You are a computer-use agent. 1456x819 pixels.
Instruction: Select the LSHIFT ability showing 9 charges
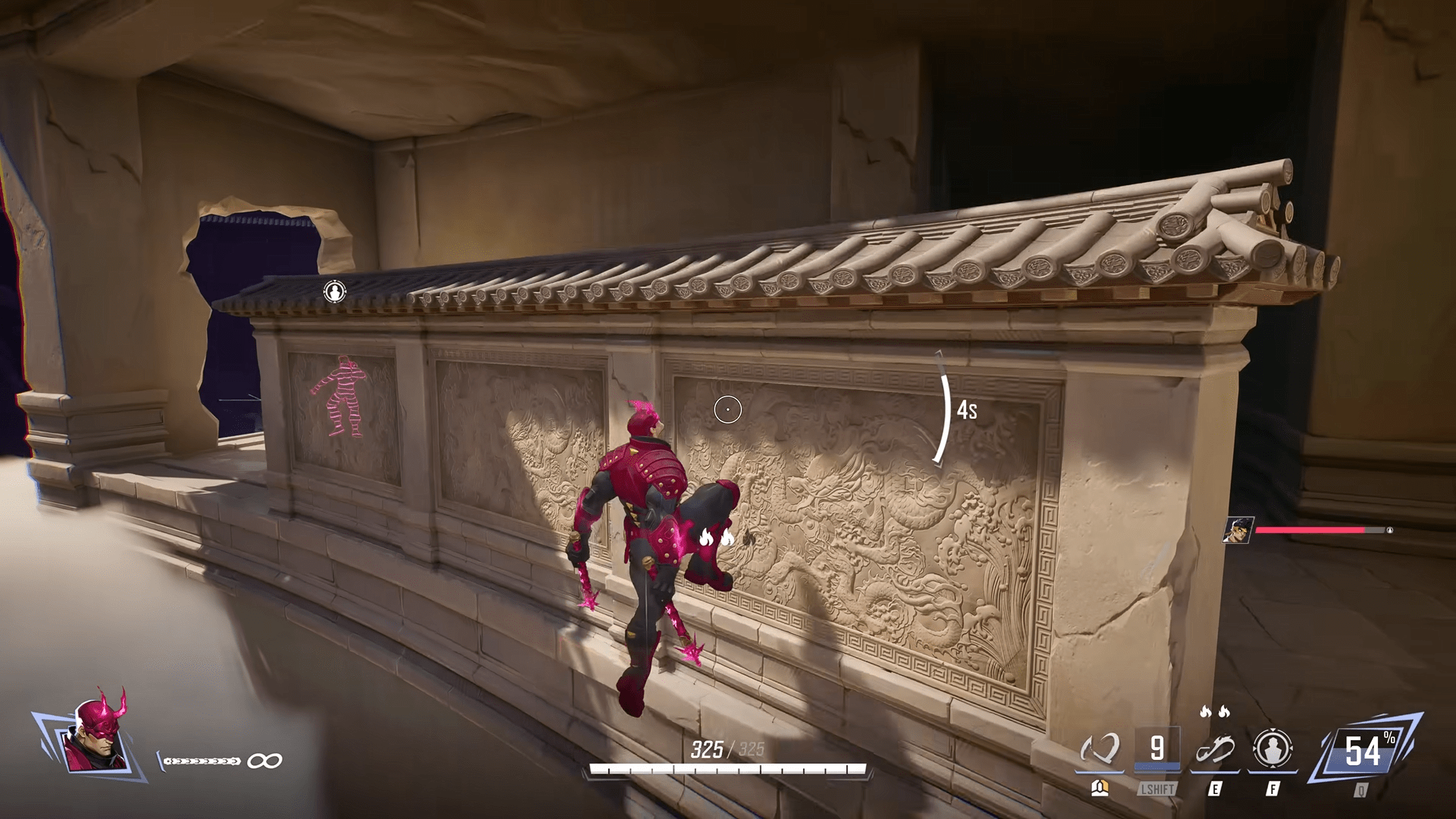pos(1158,747)
